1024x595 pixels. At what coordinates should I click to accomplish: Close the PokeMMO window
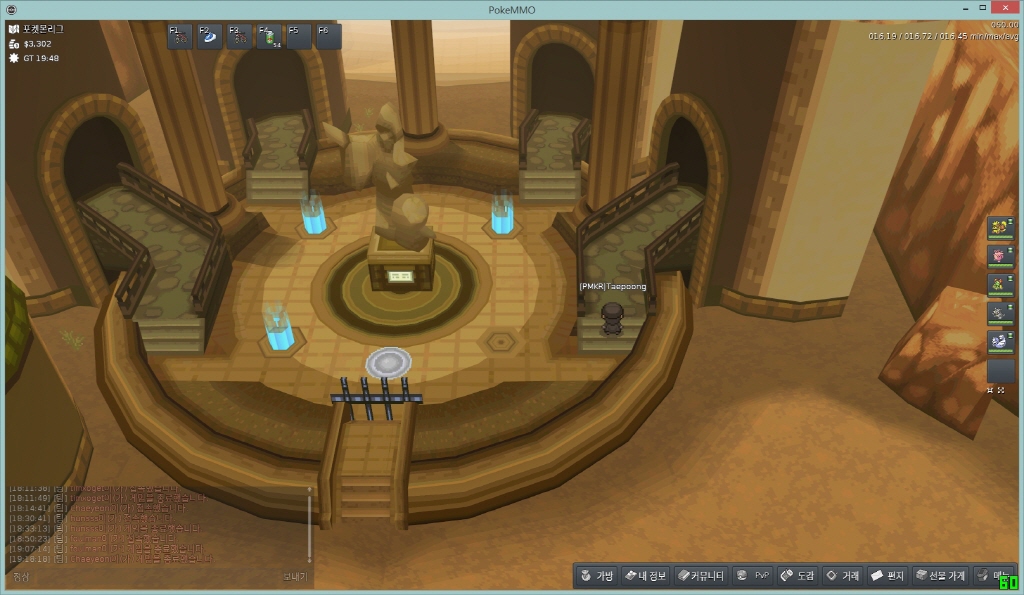click(999, 8)
